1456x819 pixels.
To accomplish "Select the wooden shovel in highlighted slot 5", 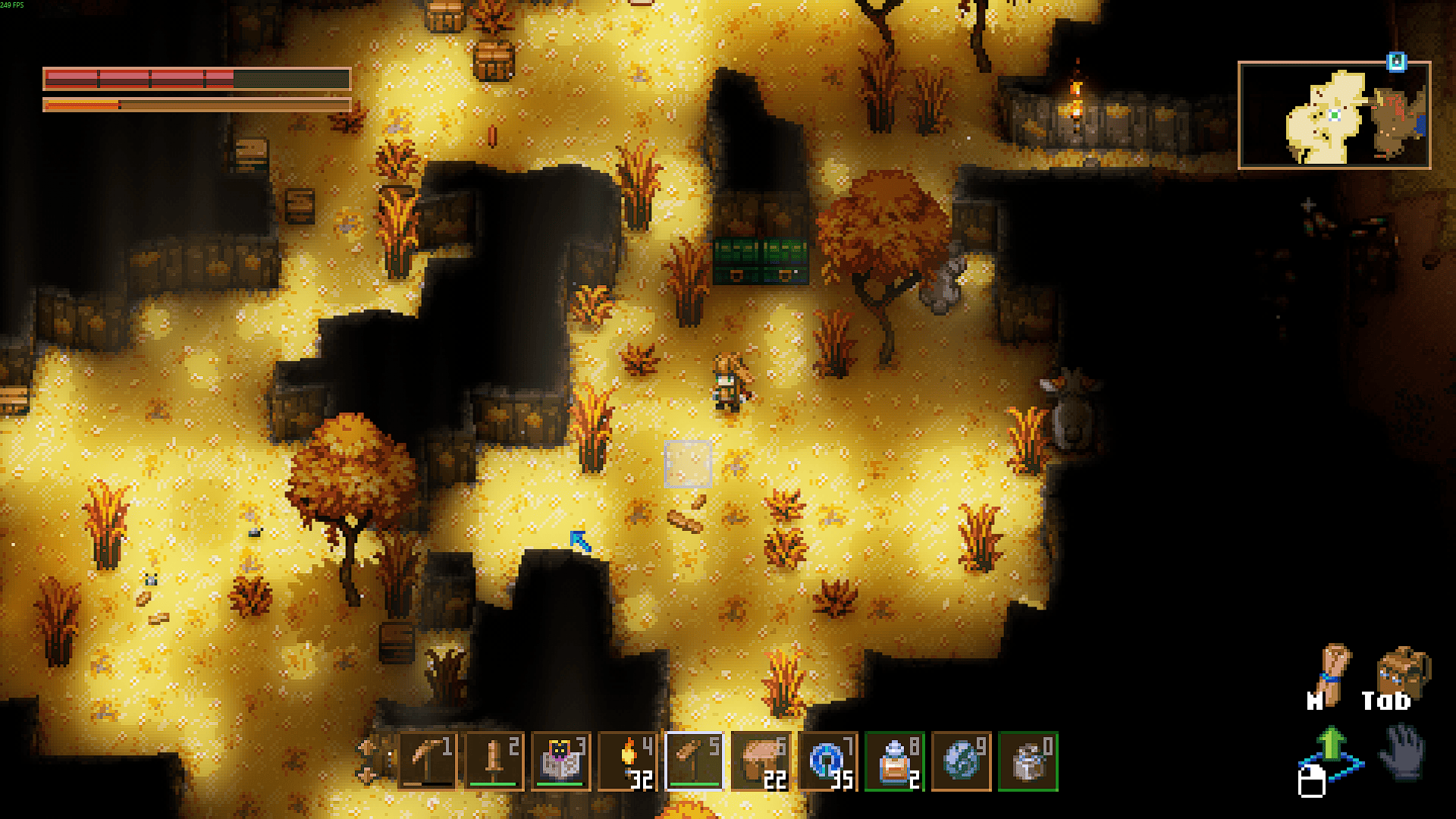I will tap(694, 761).
